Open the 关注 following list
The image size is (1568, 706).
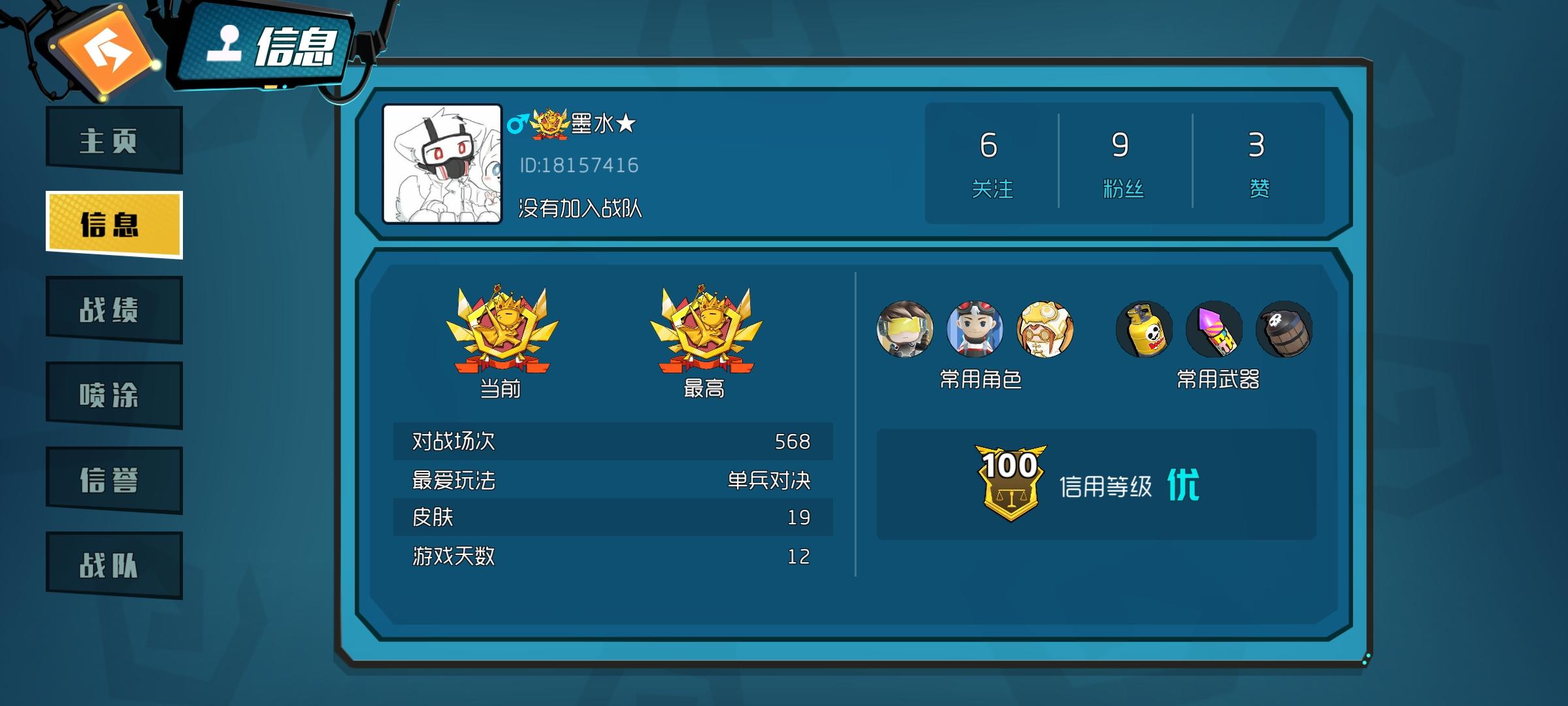click(x=992, y=163)
